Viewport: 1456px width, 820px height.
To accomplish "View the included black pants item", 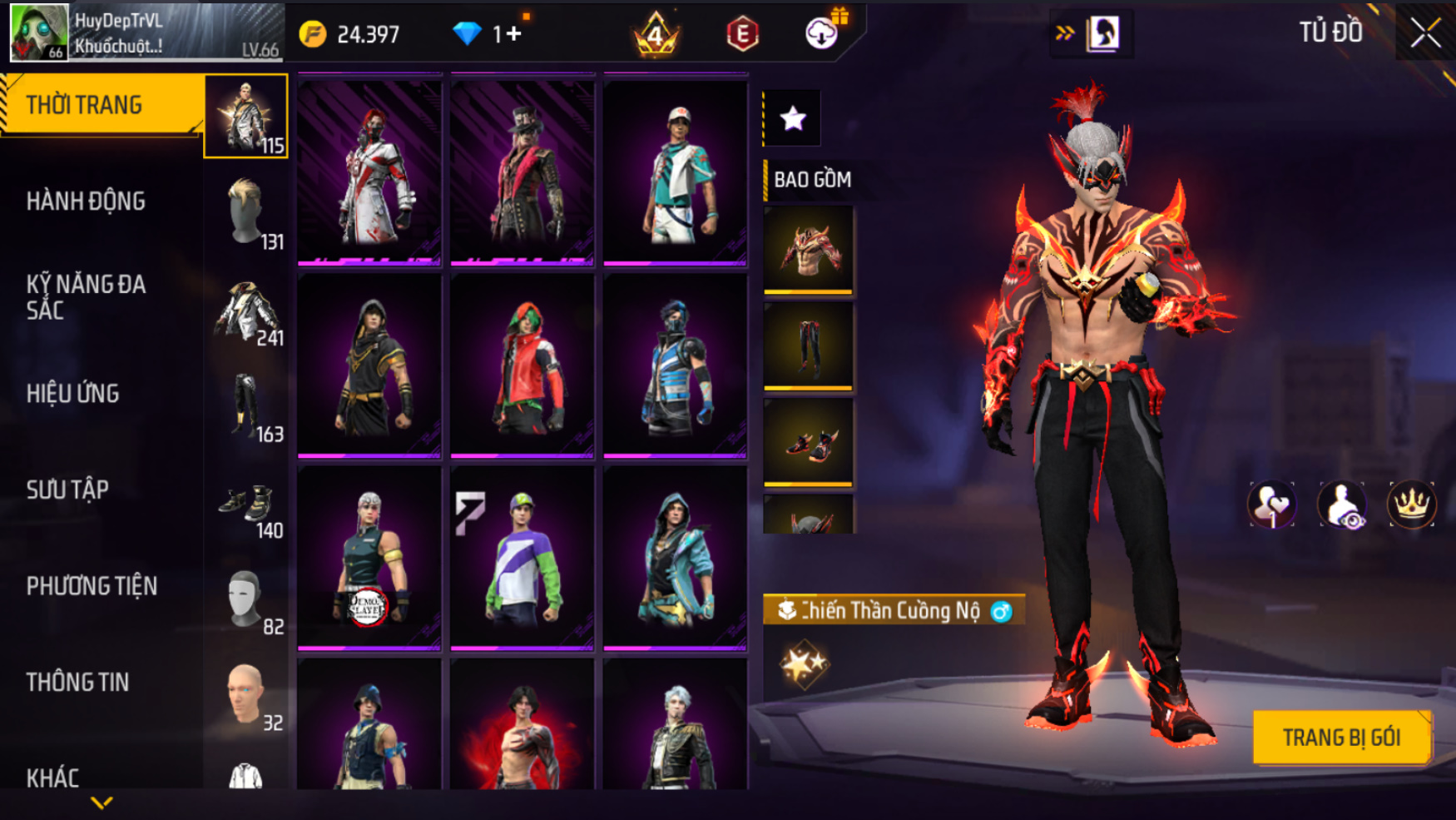I will (808, 345).
